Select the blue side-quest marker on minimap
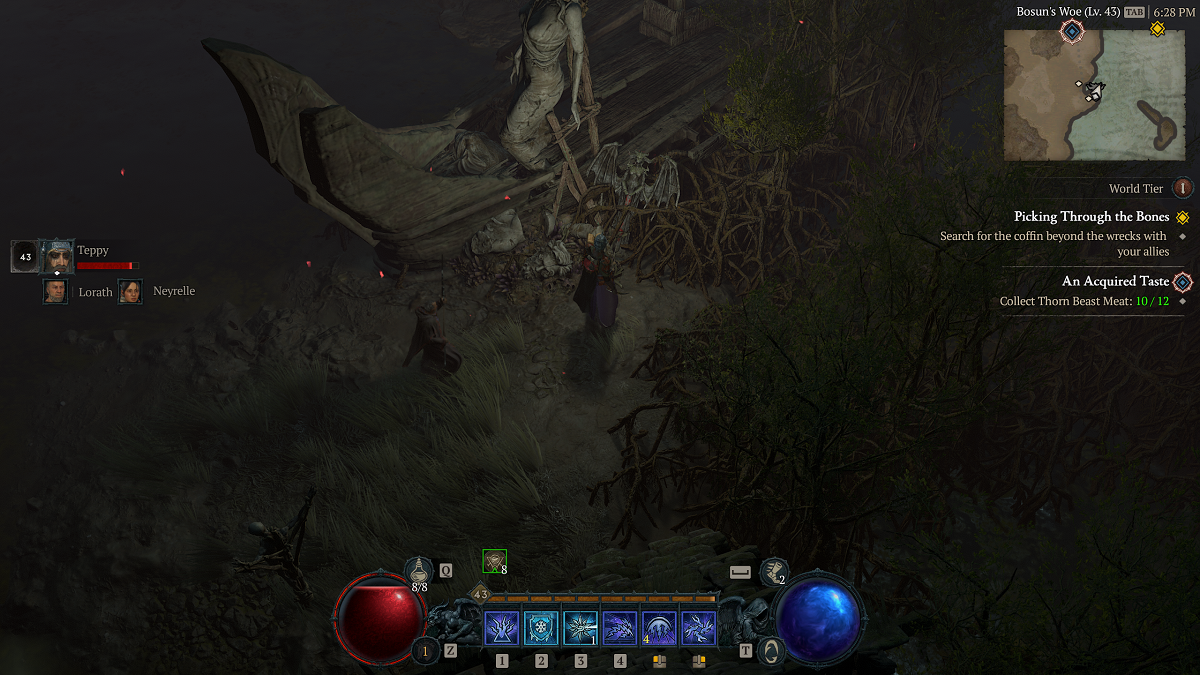Image resolution: width=1200 pixels, height=675 pixels. pos(1072,32)
